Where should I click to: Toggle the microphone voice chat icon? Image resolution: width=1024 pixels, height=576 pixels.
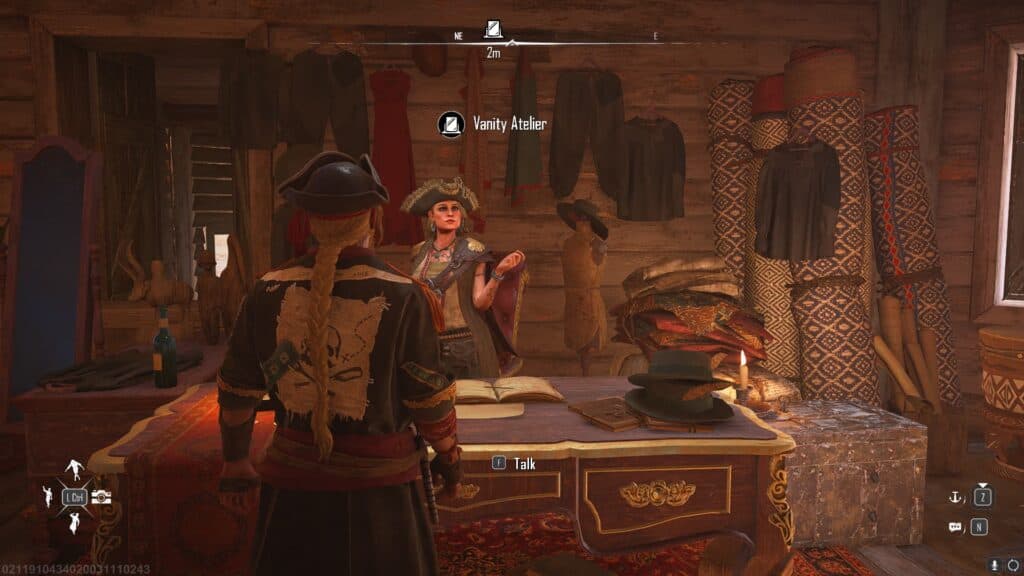(994, 565)
